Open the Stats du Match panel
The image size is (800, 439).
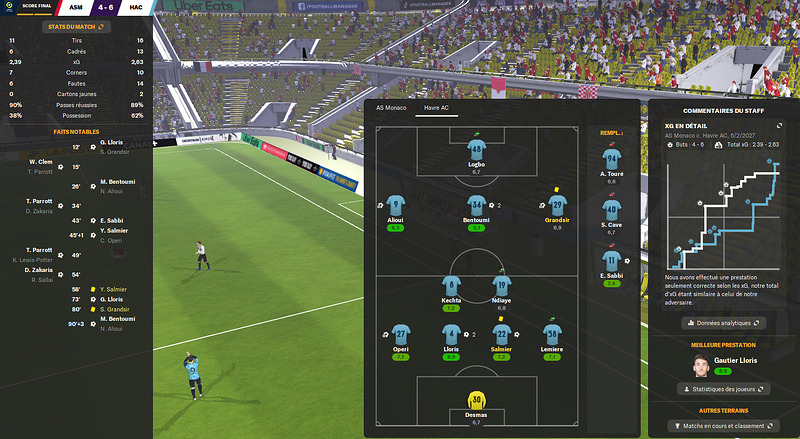tap(76, 26)
